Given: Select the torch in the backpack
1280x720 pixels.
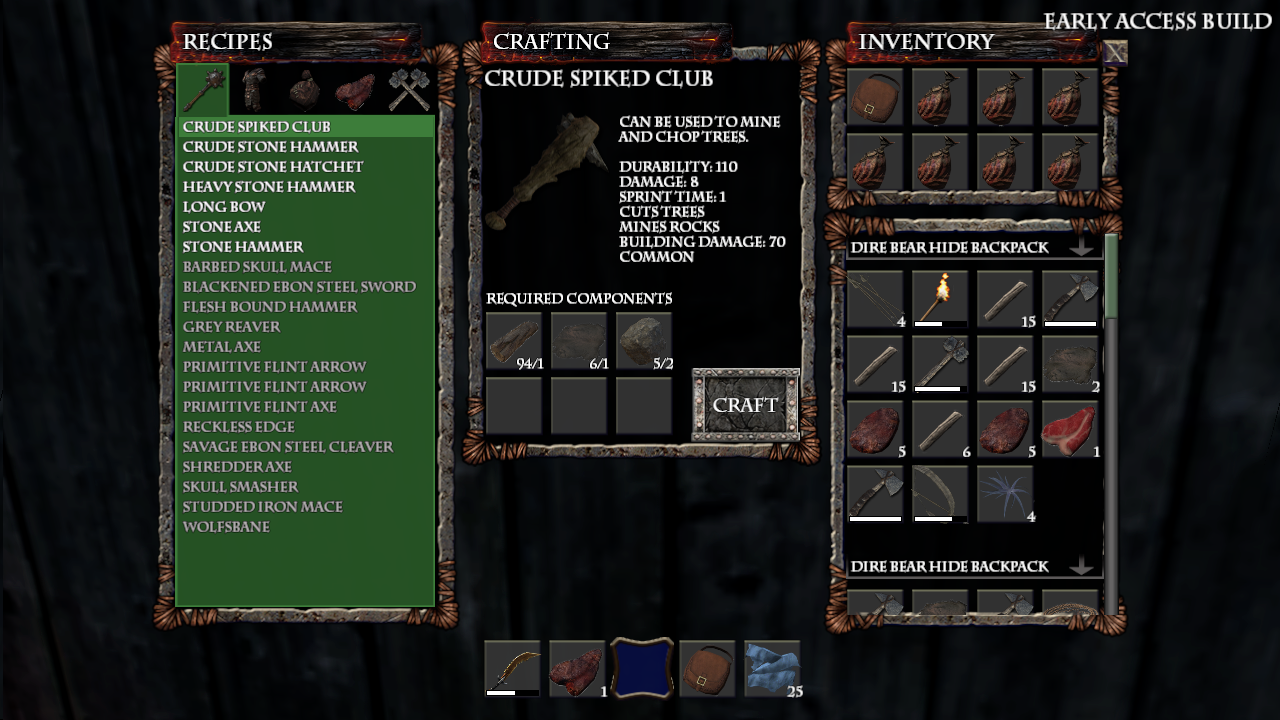Looking at the screenshot, I should (940, 300).
